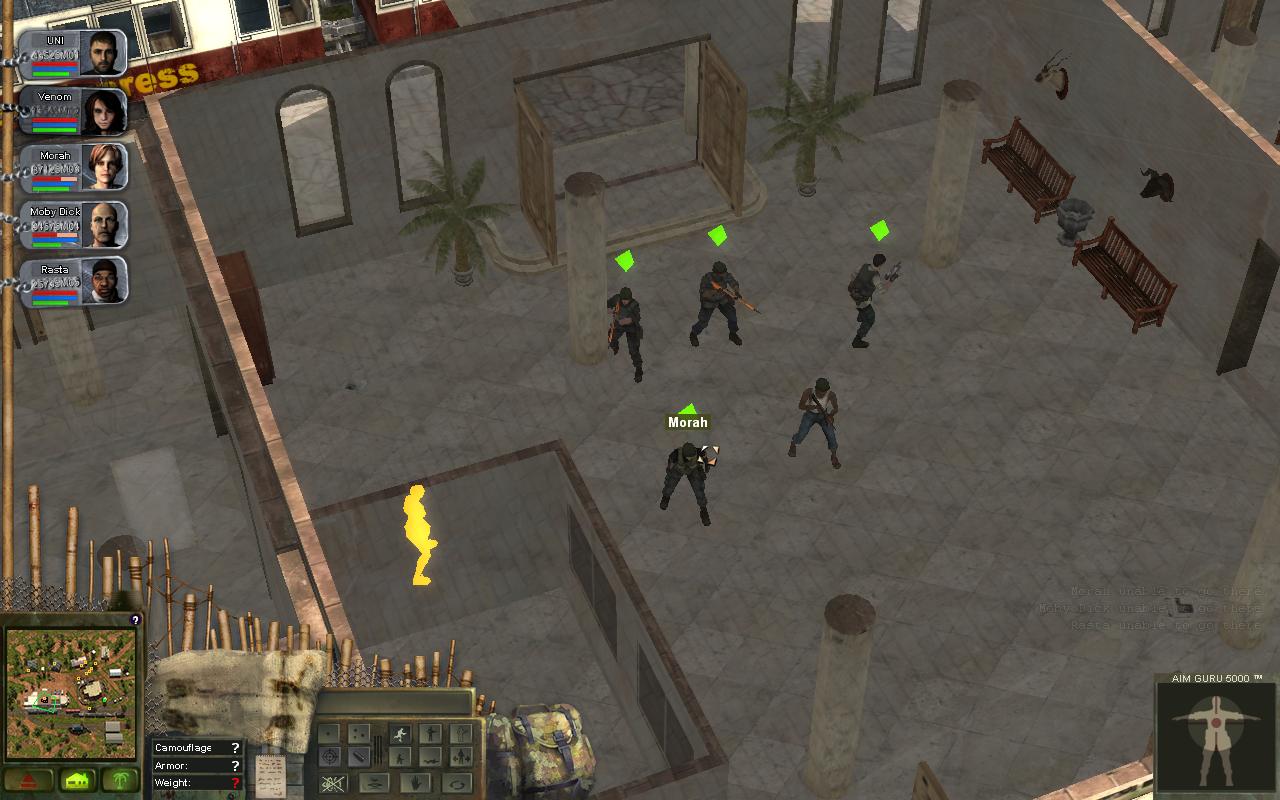The width and height of the screenshot is (1280, 800).
Task: Enable the precision aim crosshair icon
Action: [330, 756]
